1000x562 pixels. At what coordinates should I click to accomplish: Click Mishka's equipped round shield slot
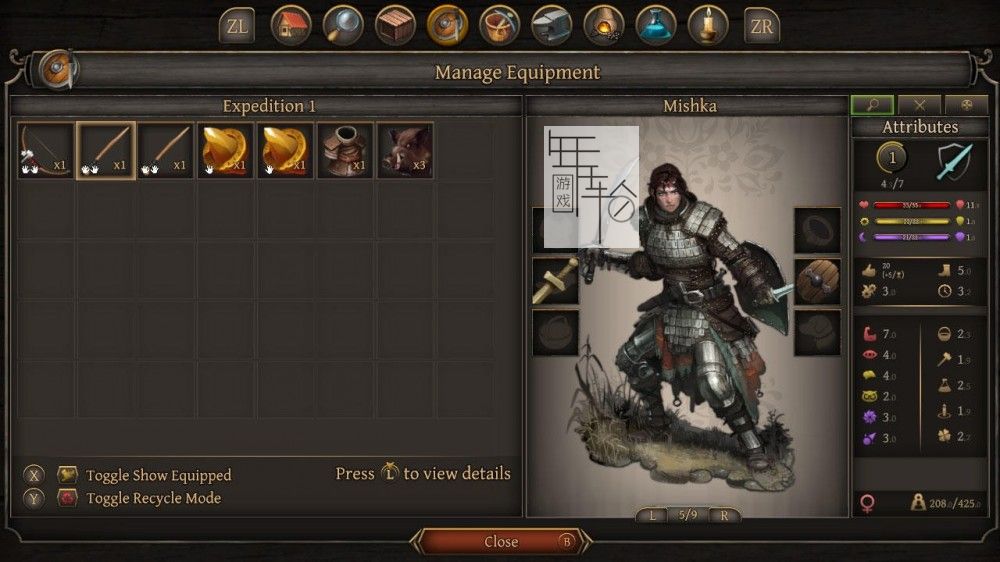[817, 281]
